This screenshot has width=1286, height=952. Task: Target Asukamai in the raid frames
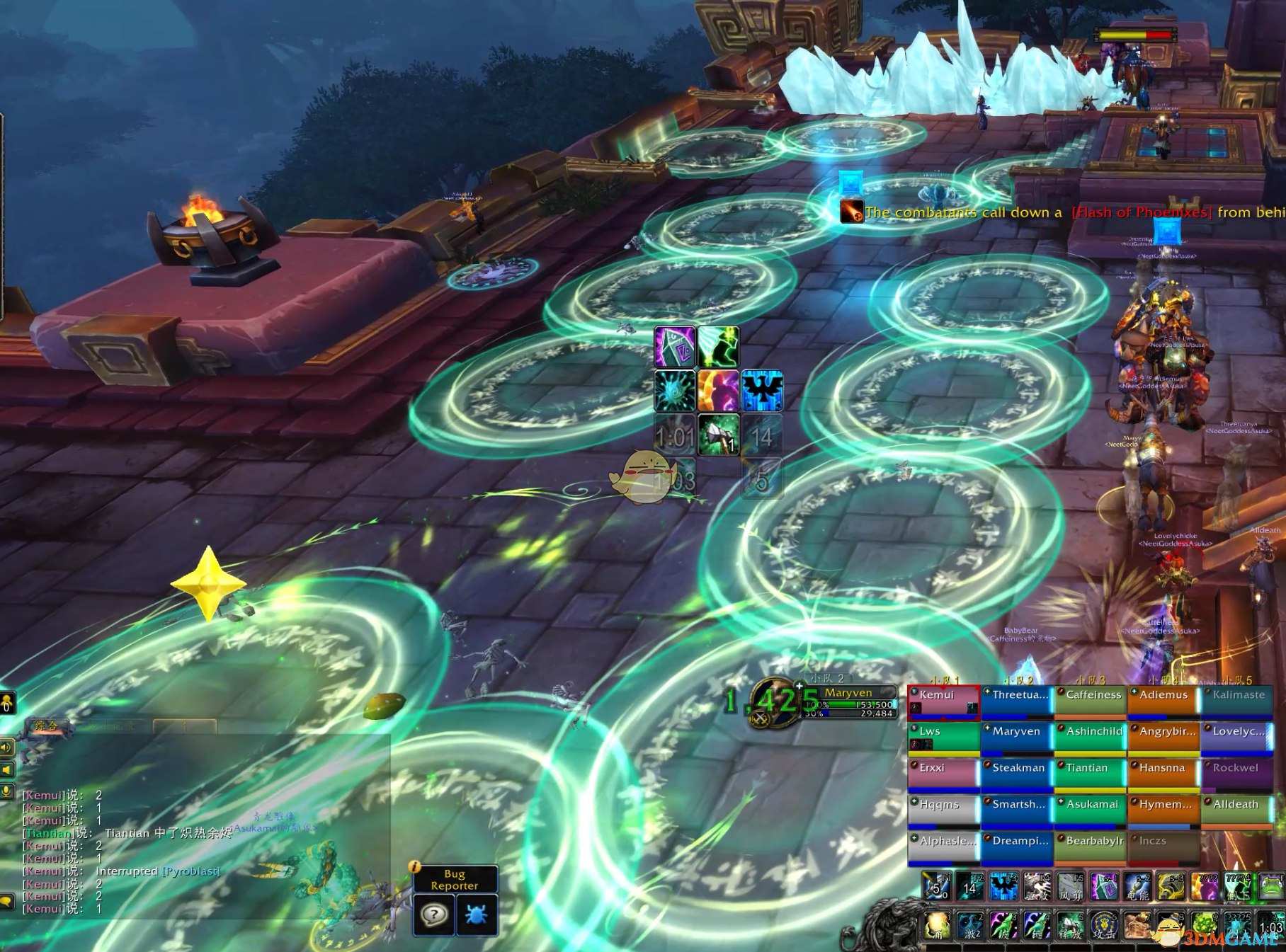(x=1090, y=810)
